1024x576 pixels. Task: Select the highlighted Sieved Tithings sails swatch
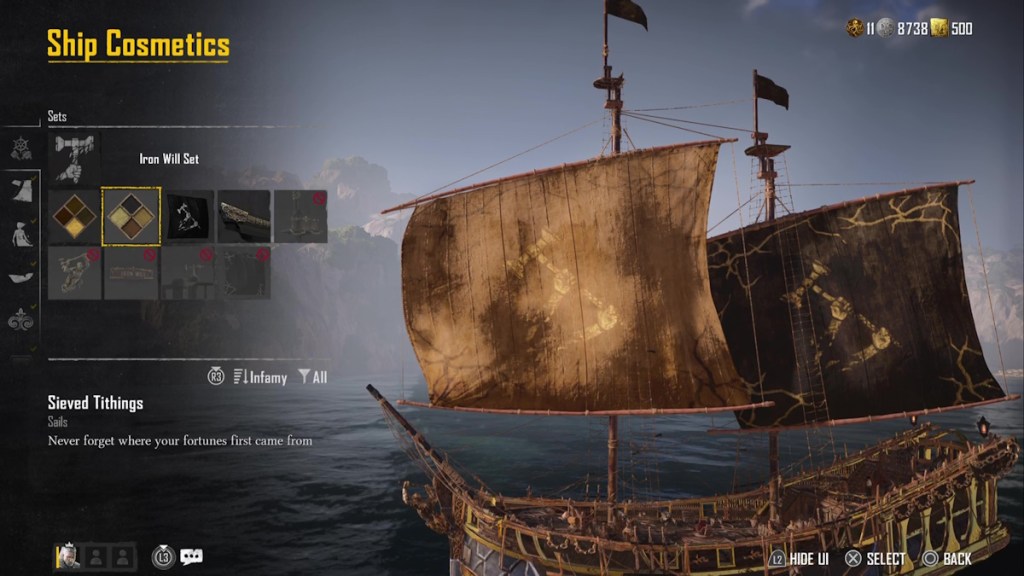(131, 216)
